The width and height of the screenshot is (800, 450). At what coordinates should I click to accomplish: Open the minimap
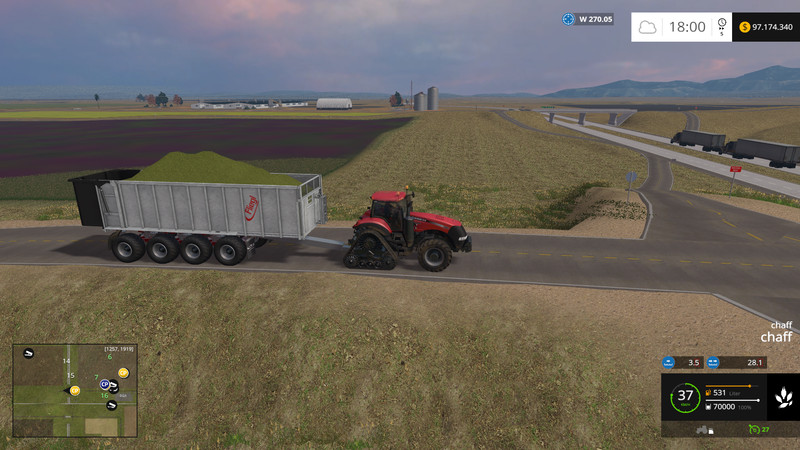[75, 391]
